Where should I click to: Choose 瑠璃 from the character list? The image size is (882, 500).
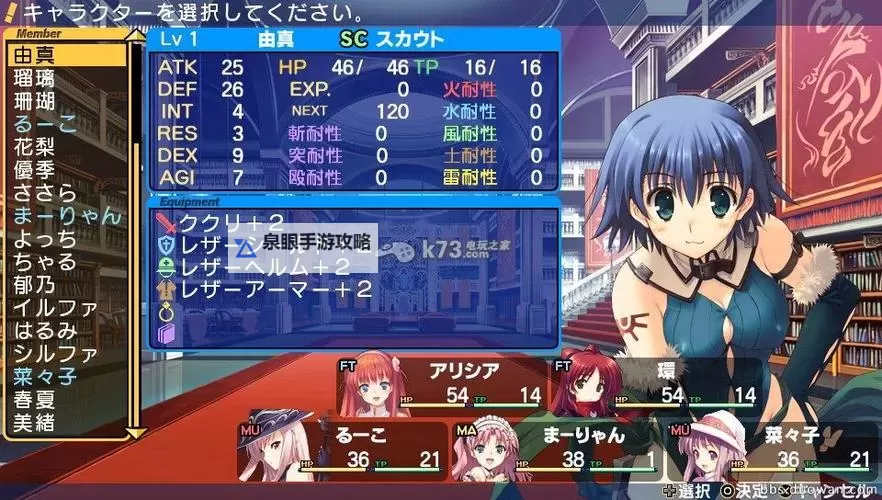click(x=36, y=77)
